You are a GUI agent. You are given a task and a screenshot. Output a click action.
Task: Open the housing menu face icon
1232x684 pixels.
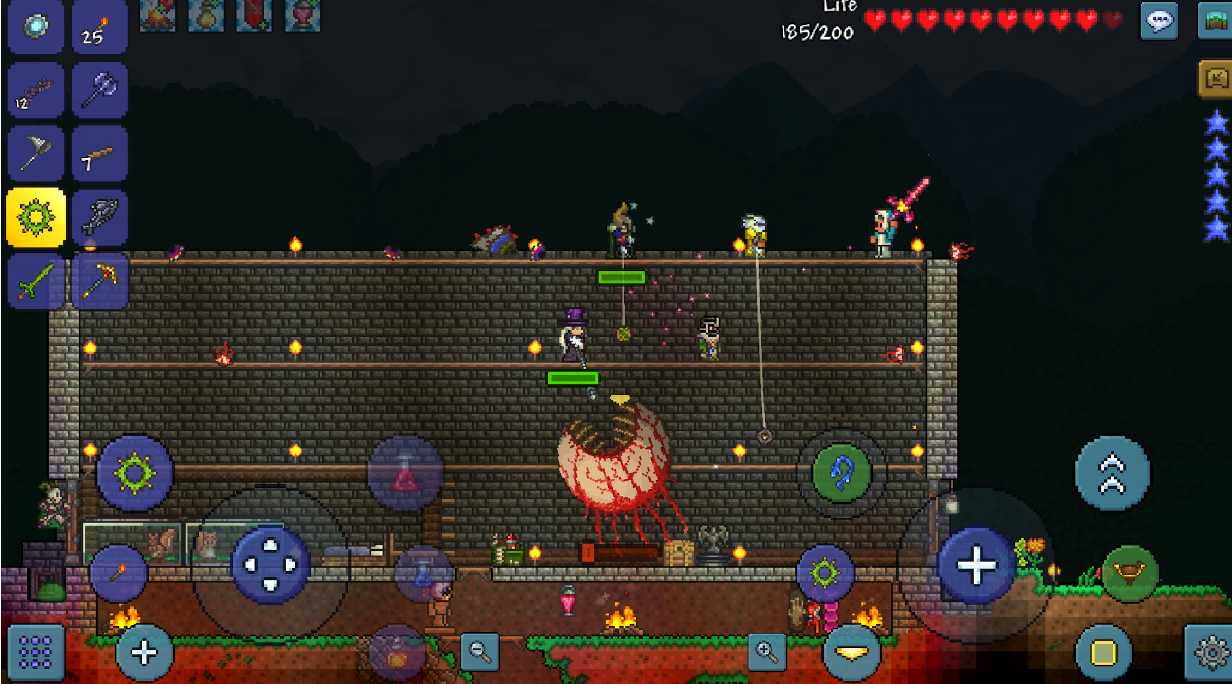tap(1215, 78)
